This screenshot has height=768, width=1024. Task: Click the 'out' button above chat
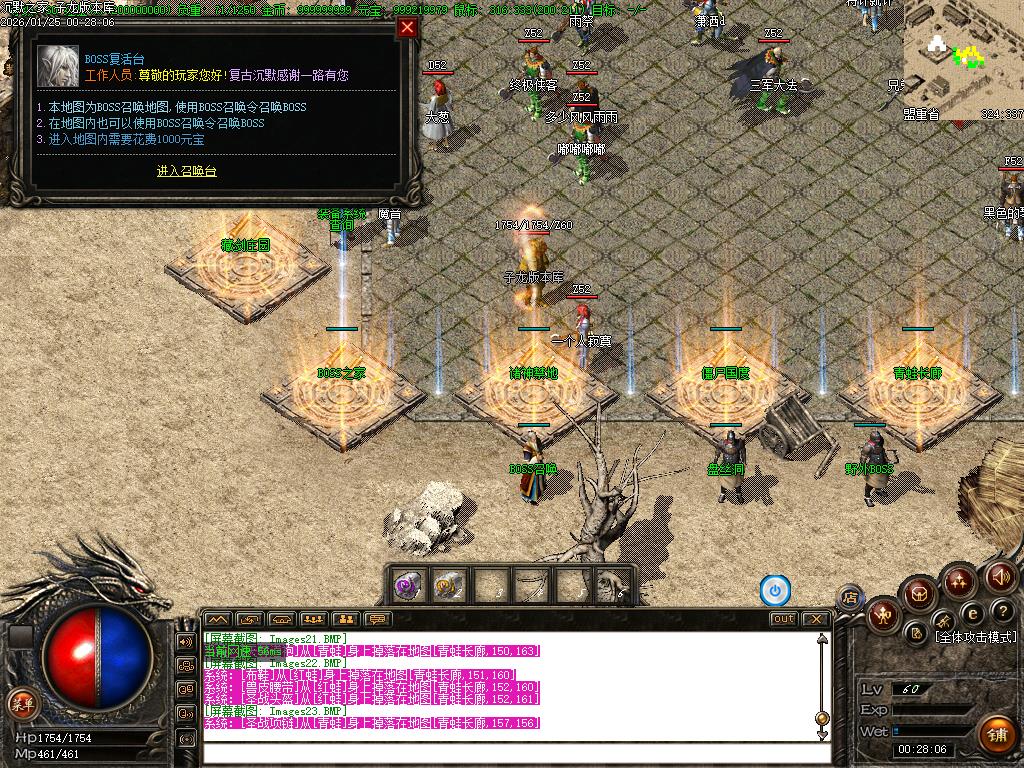pos(783,619)
